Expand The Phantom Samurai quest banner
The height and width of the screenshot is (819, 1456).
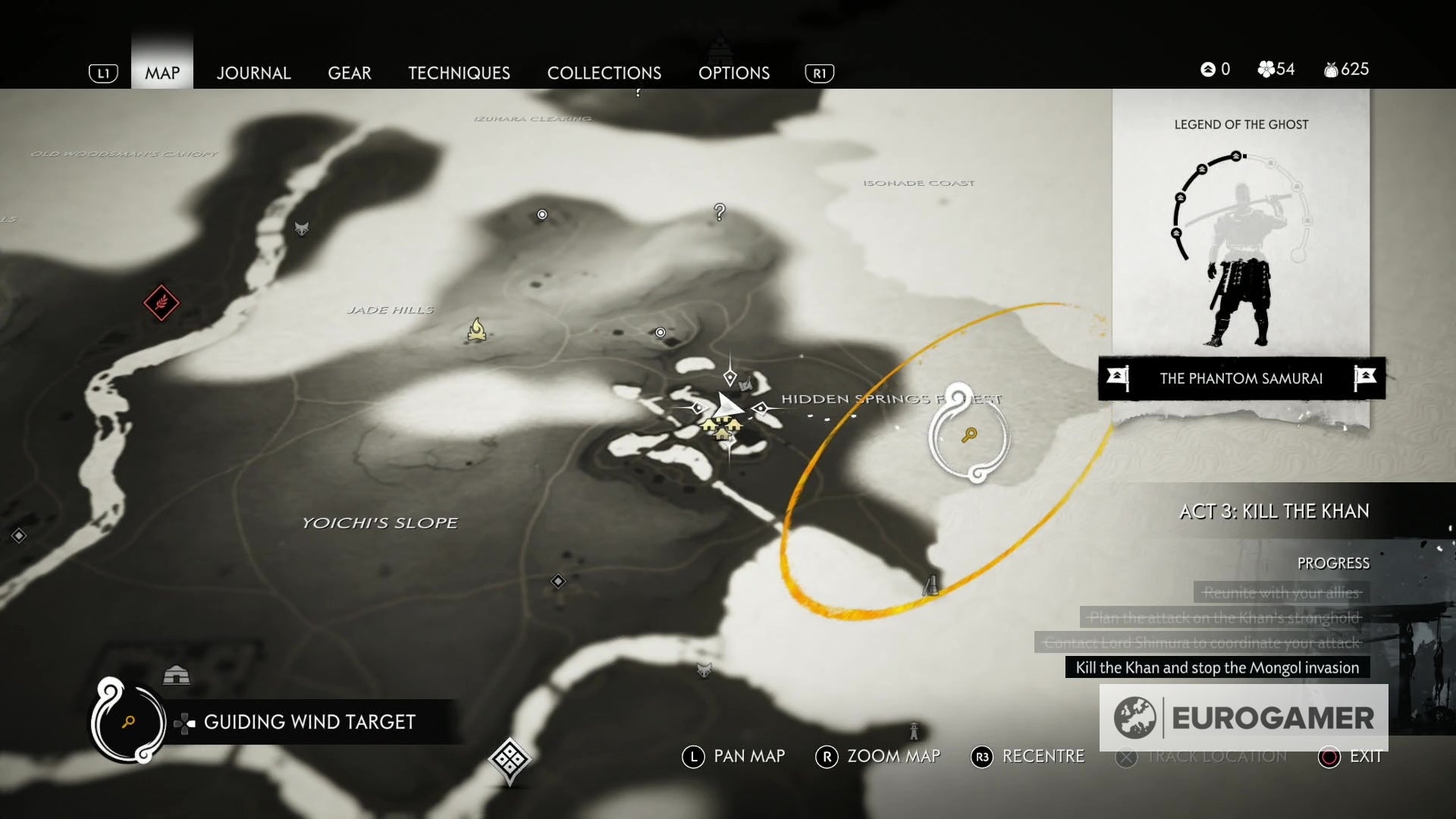pos(1241,378)
